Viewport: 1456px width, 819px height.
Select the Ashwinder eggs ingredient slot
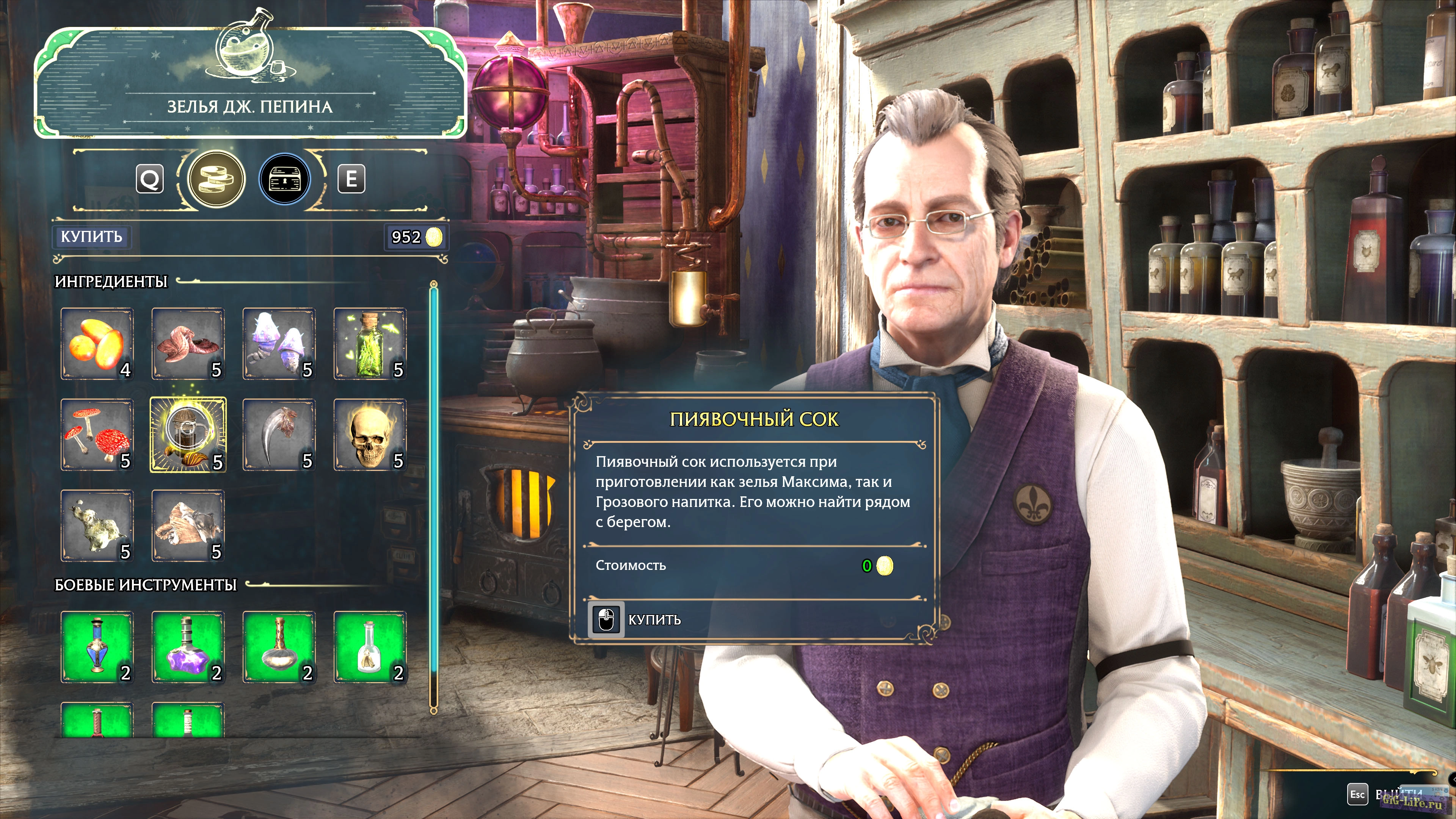pyautogui.click(x=97, y=344)
